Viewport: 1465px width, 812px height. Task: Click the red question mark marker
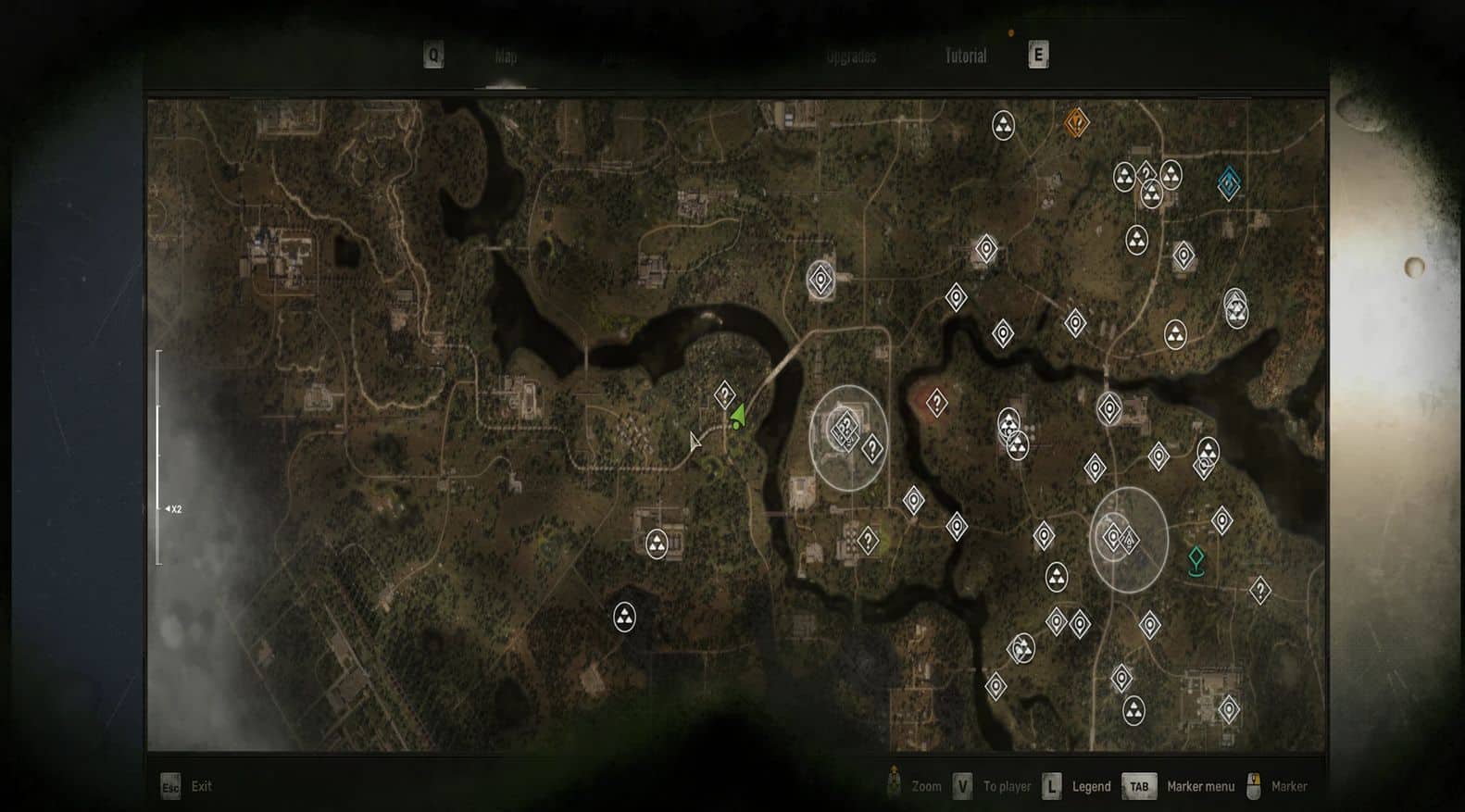[x=936, y=404]
